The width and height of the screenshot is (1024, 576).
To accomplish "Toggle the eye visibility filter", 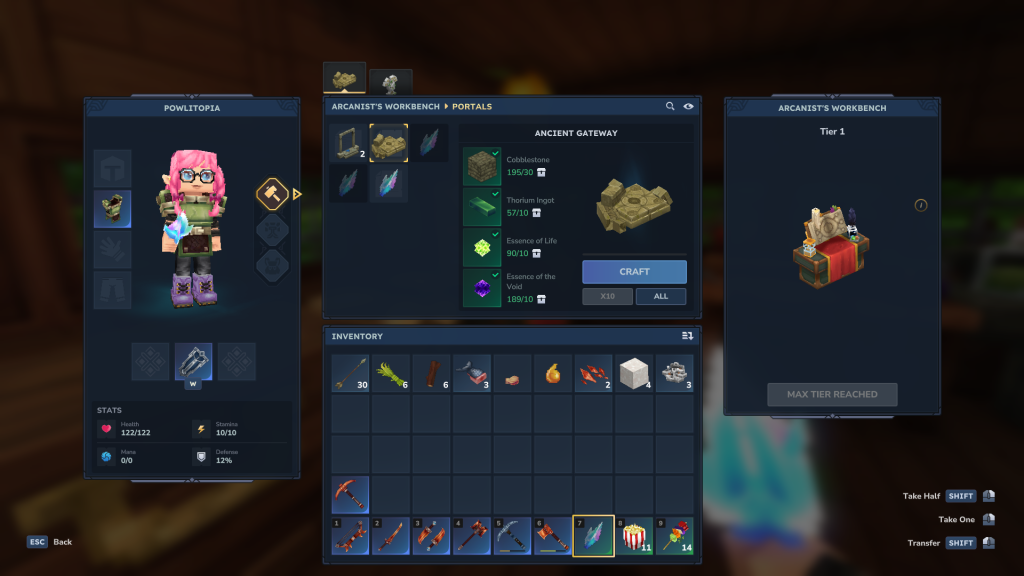I will [x=688, y=107].
